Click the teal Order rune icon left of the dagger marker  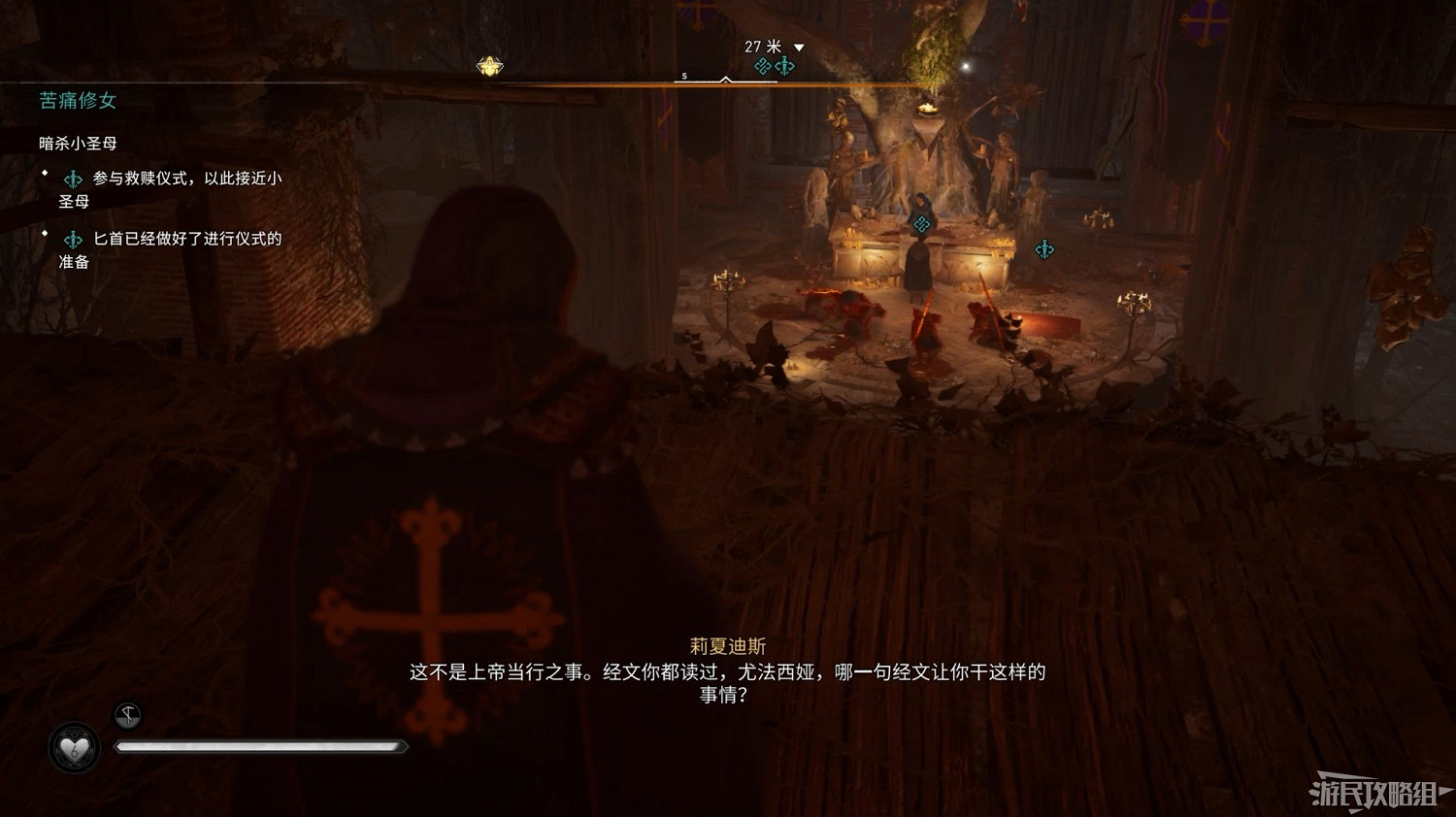click(x=762, y=65)
